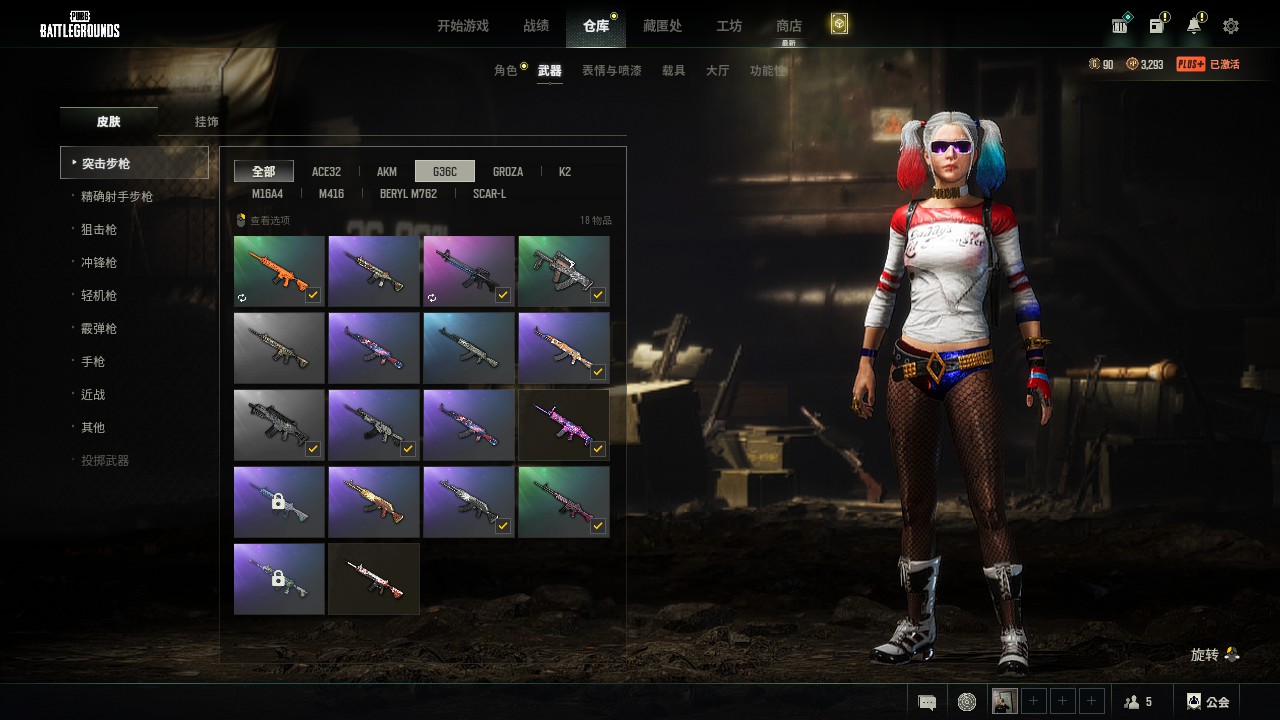The width and height of the screenshot is (1280, 720).
Task: Filter skins by BERYL M762
Action: tap(408, 194)
